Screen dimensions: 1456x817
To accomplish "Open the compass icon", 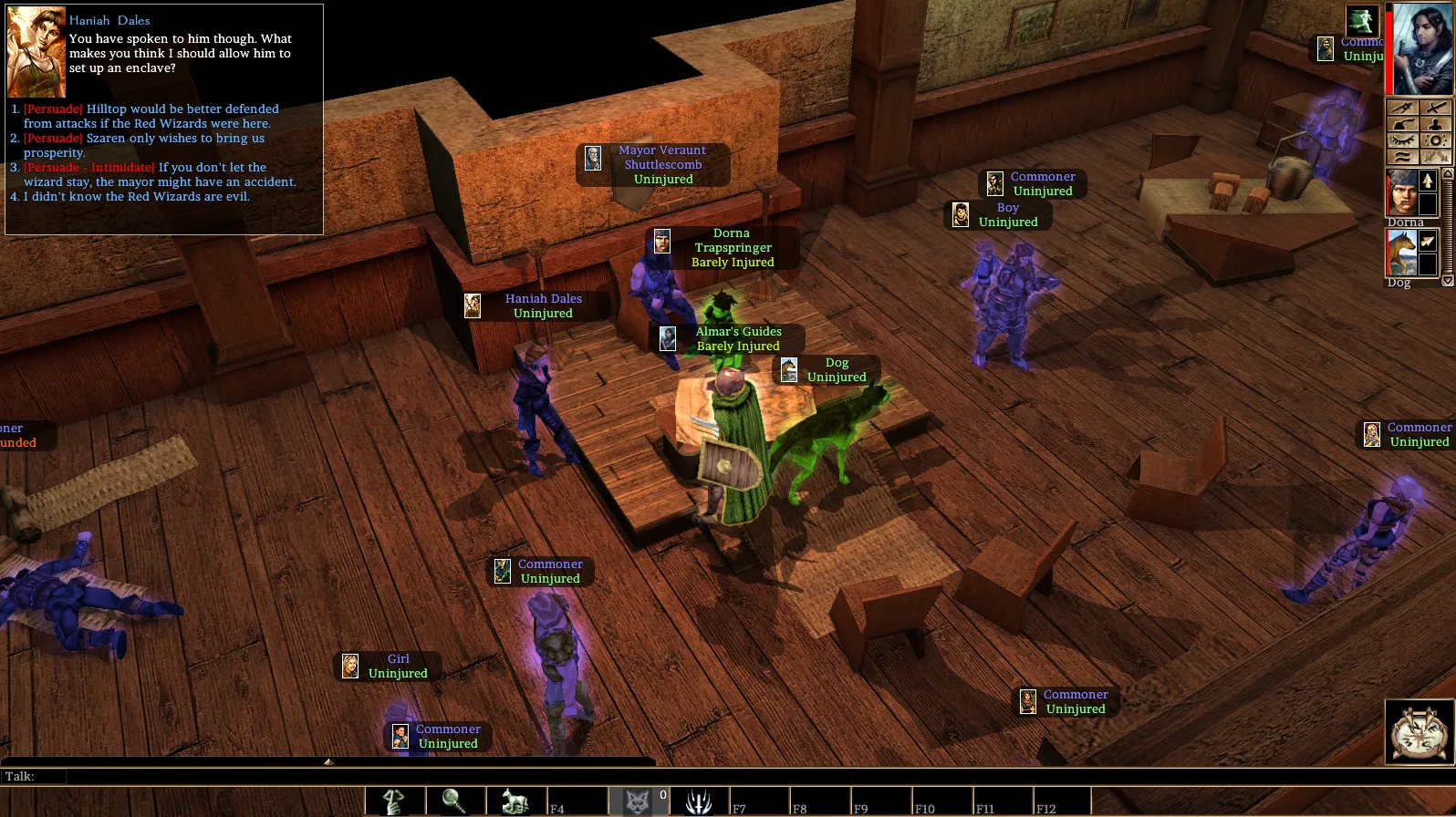I will pyautogui.click(x=1420, y=730).
